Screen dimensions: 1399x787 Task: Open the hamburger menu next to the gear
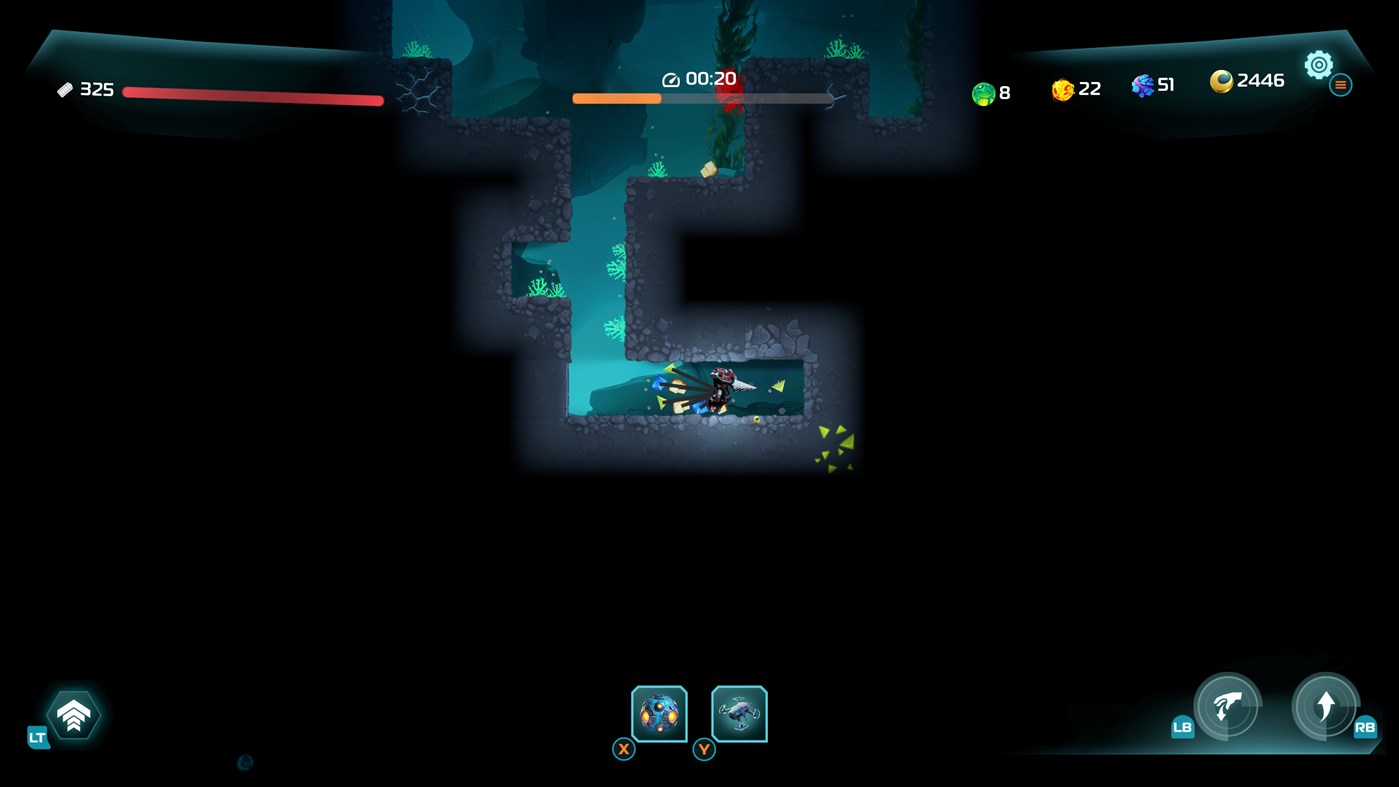pyautogui.click(x=1340, y=84)
